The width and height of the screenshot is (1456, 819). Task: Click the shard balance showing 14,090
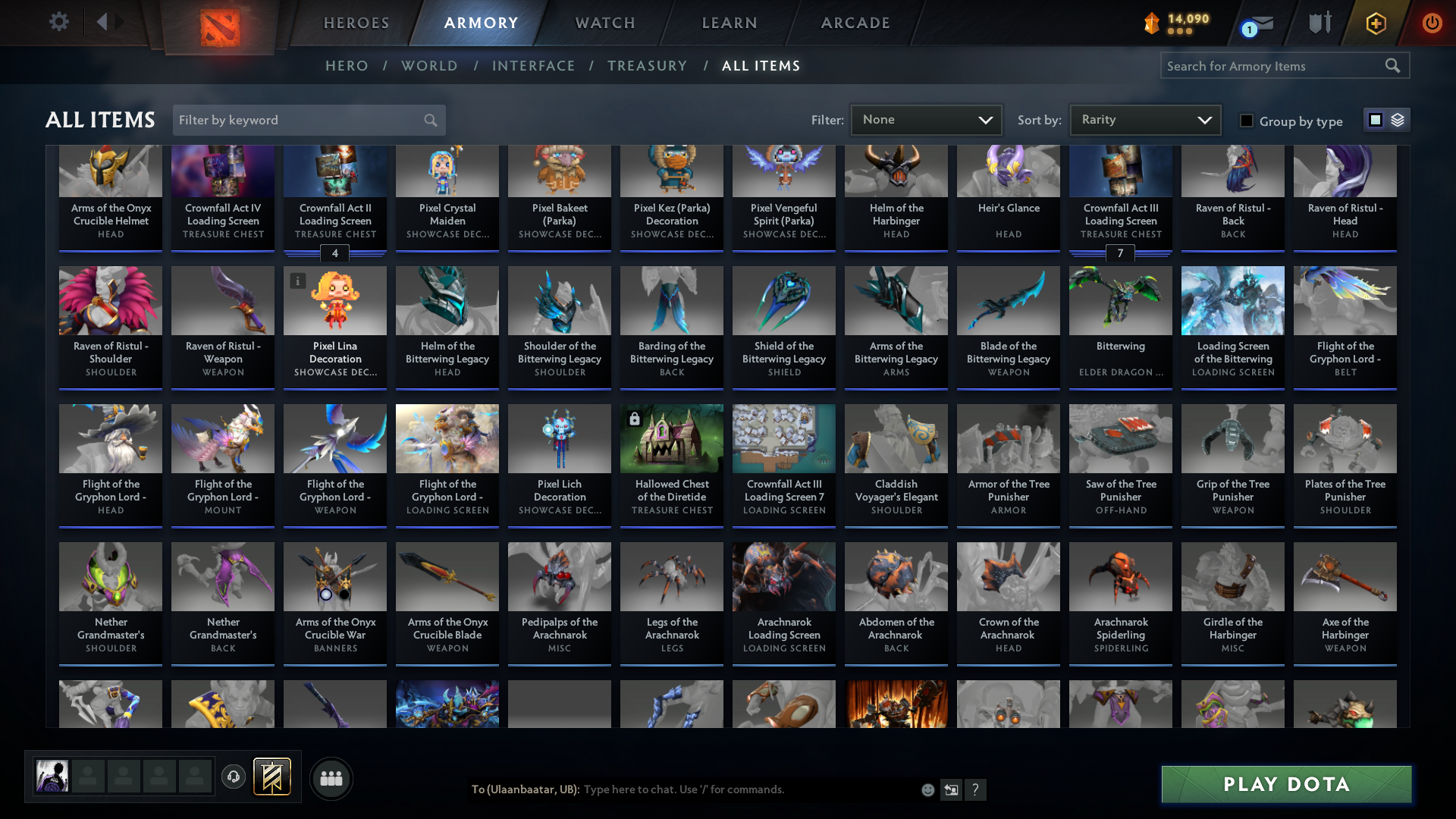[1174, 23]
